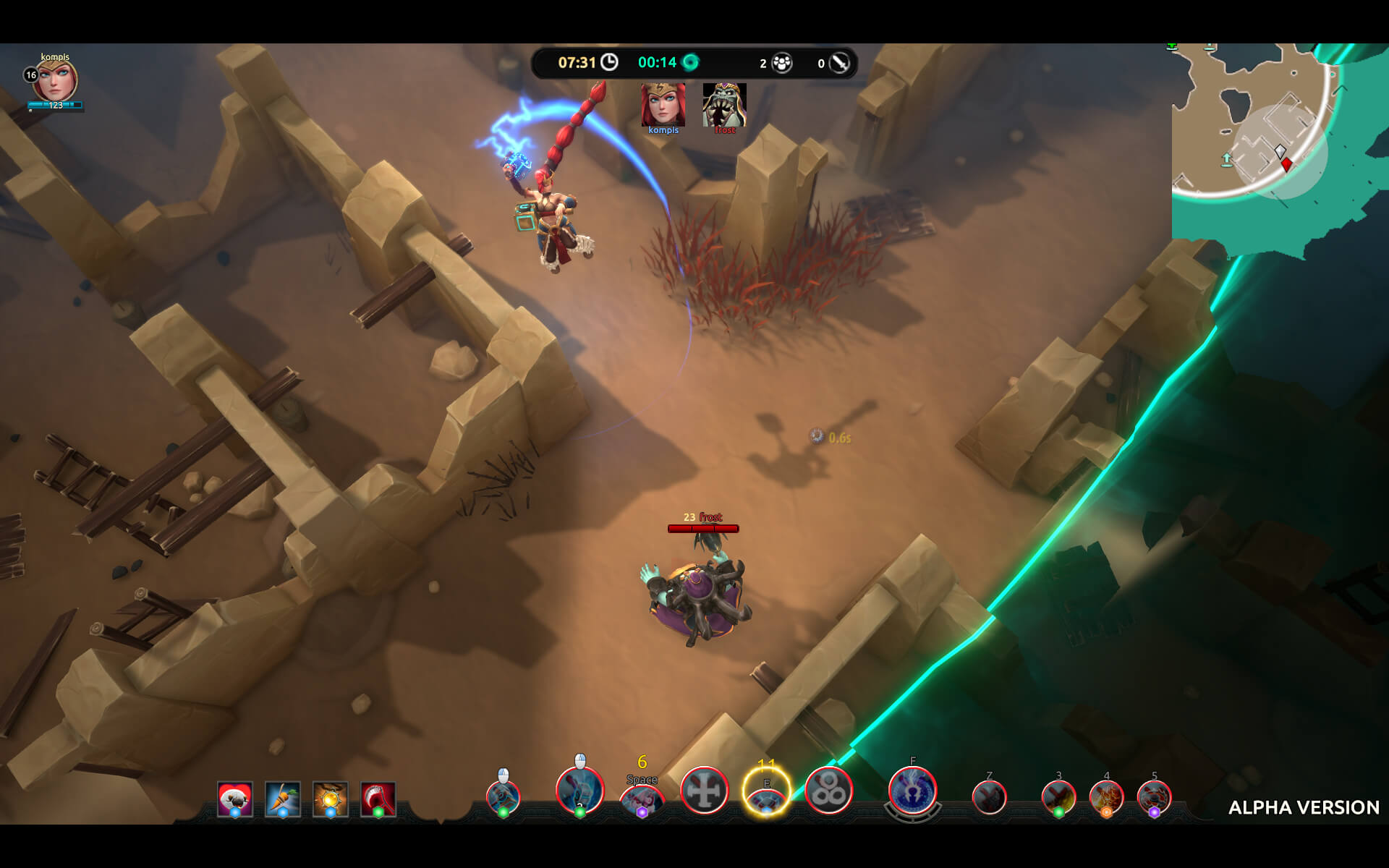This screenshot has width=1389, height=868.
Task: Activate the gold-ringed E ability
Action: [767, 791]
